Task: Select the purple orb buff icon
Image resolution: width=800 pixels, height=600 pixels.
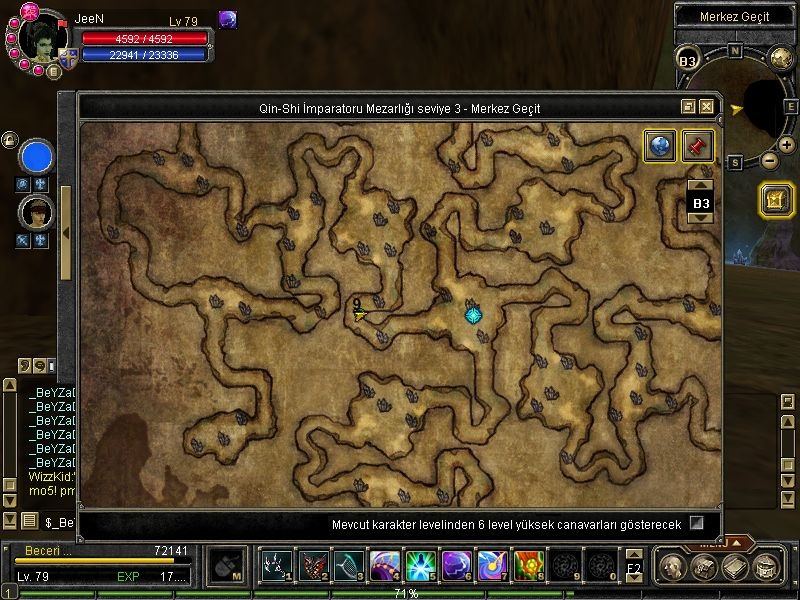Action: pos(228,20)
